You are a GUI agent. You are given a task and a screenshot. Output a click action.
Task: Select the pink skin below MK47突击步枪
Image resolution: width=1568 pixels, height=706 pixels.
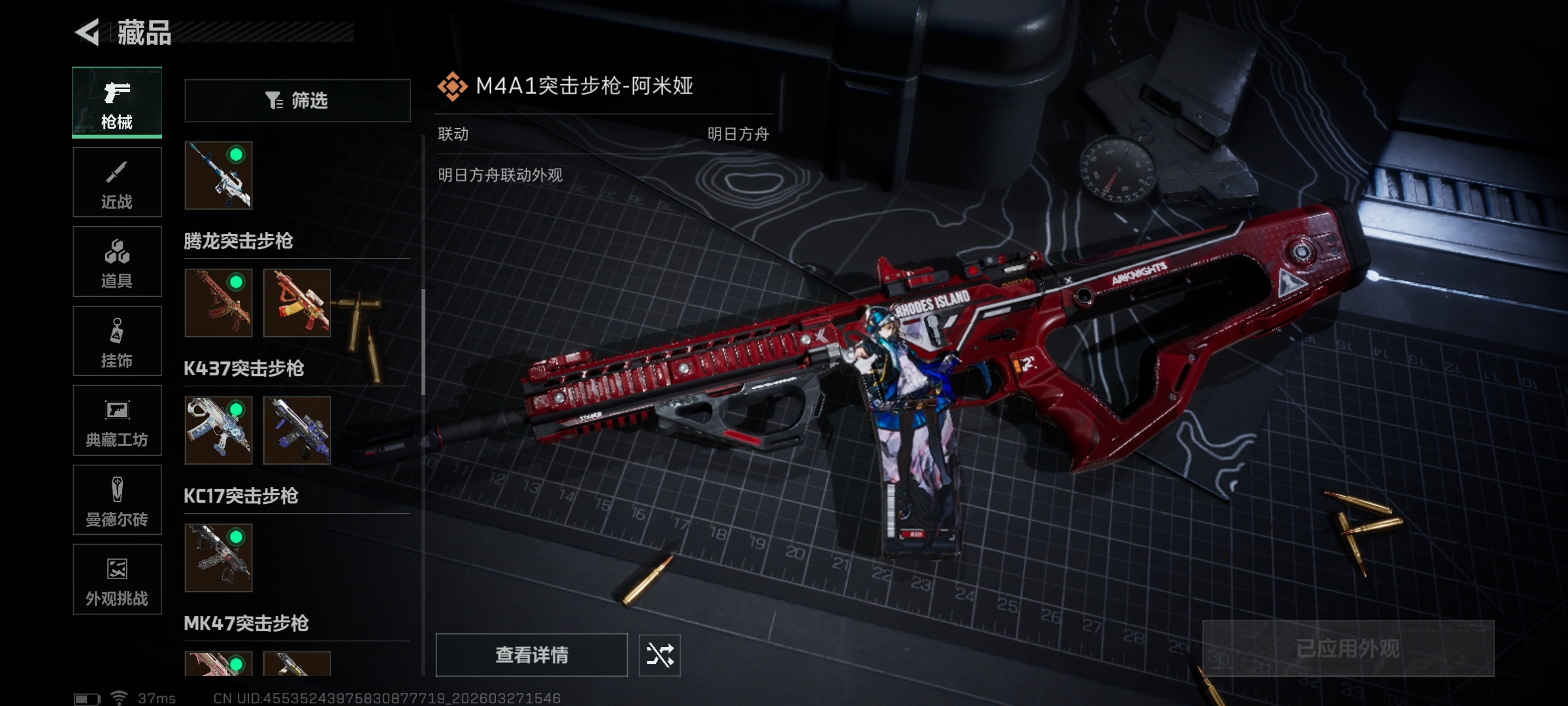(x=218, y=664)
